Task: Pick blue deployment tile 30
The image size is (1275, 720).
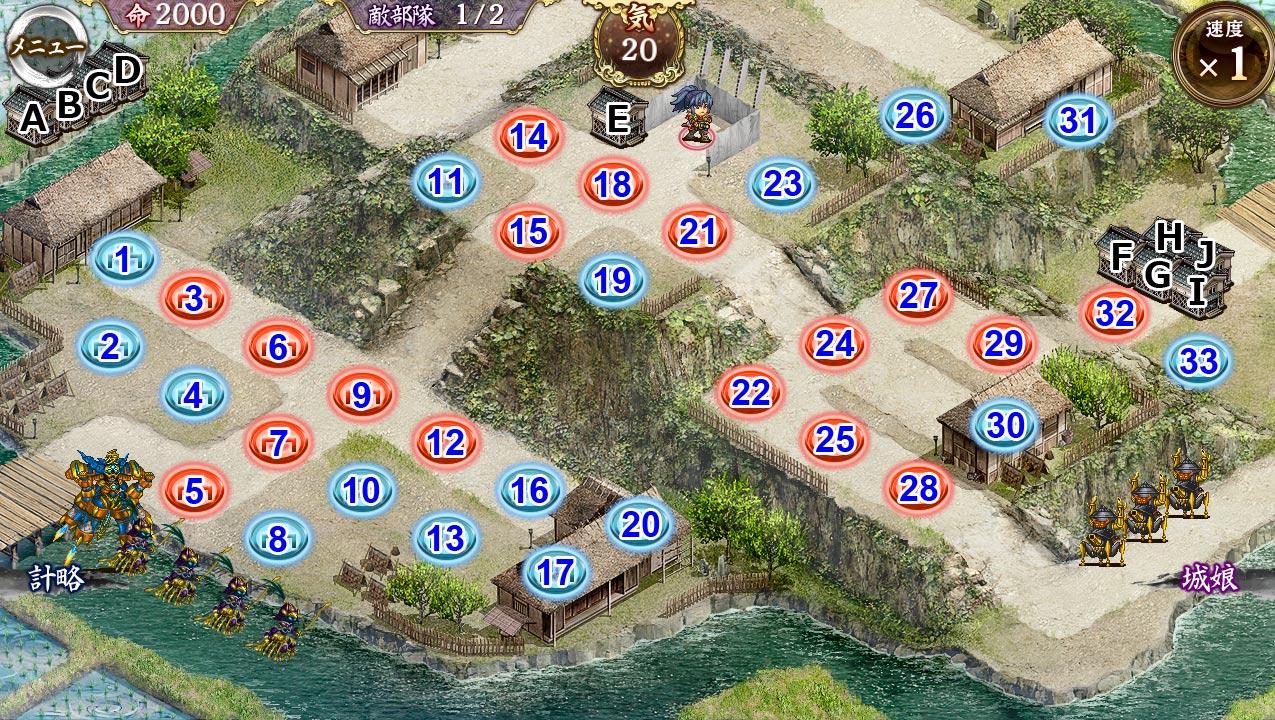Action: point(1005,426)
